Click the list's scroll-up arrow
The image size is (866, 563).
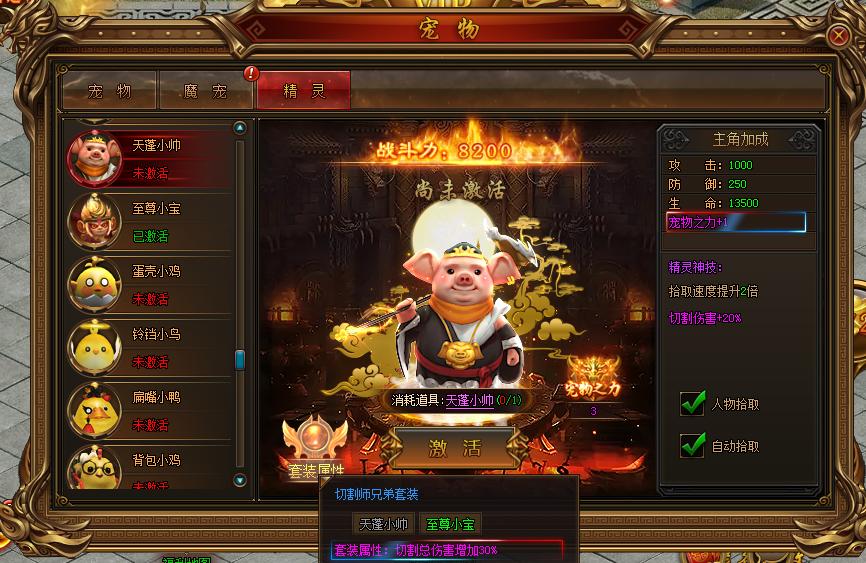239,128
